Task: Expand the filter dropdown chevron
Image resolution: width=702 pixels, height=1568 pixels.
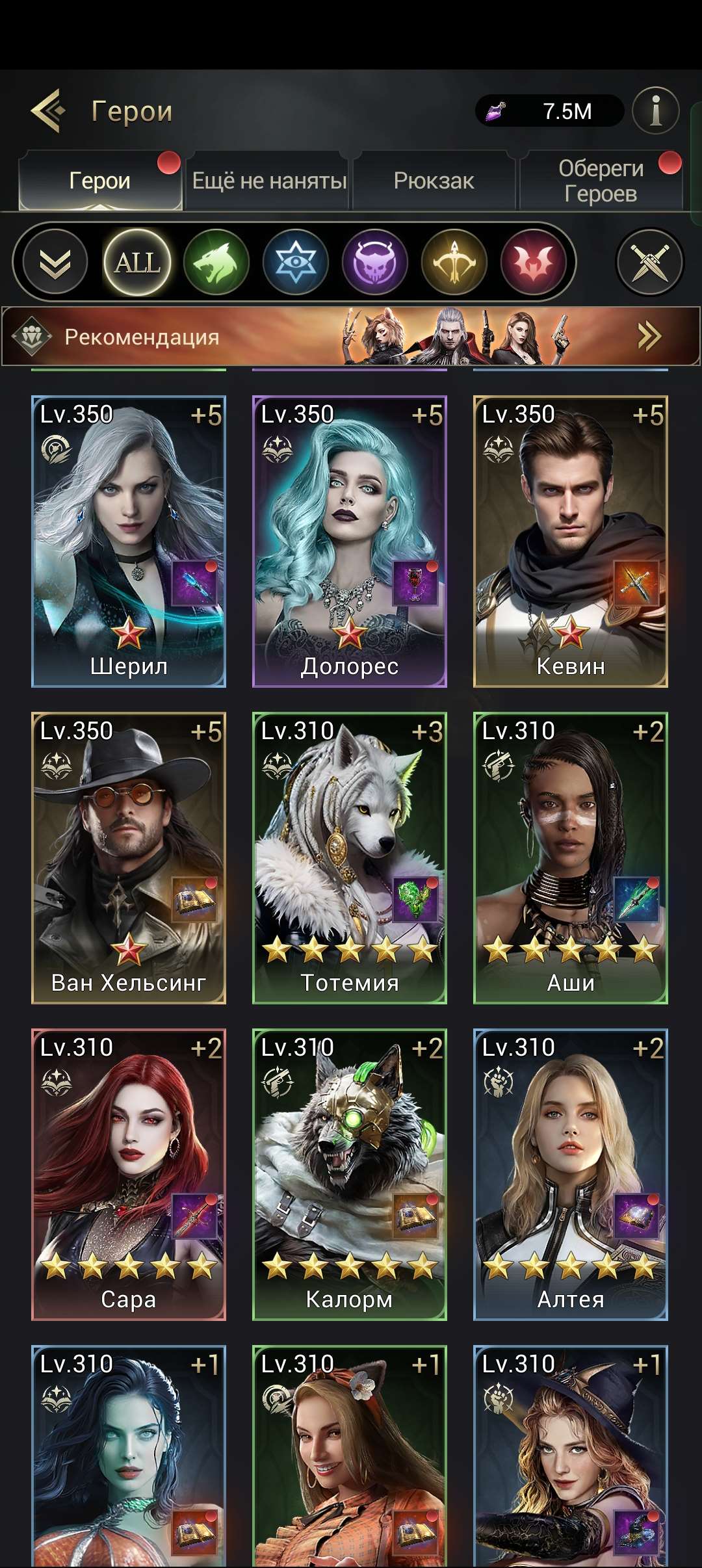Action: [55, 263]
